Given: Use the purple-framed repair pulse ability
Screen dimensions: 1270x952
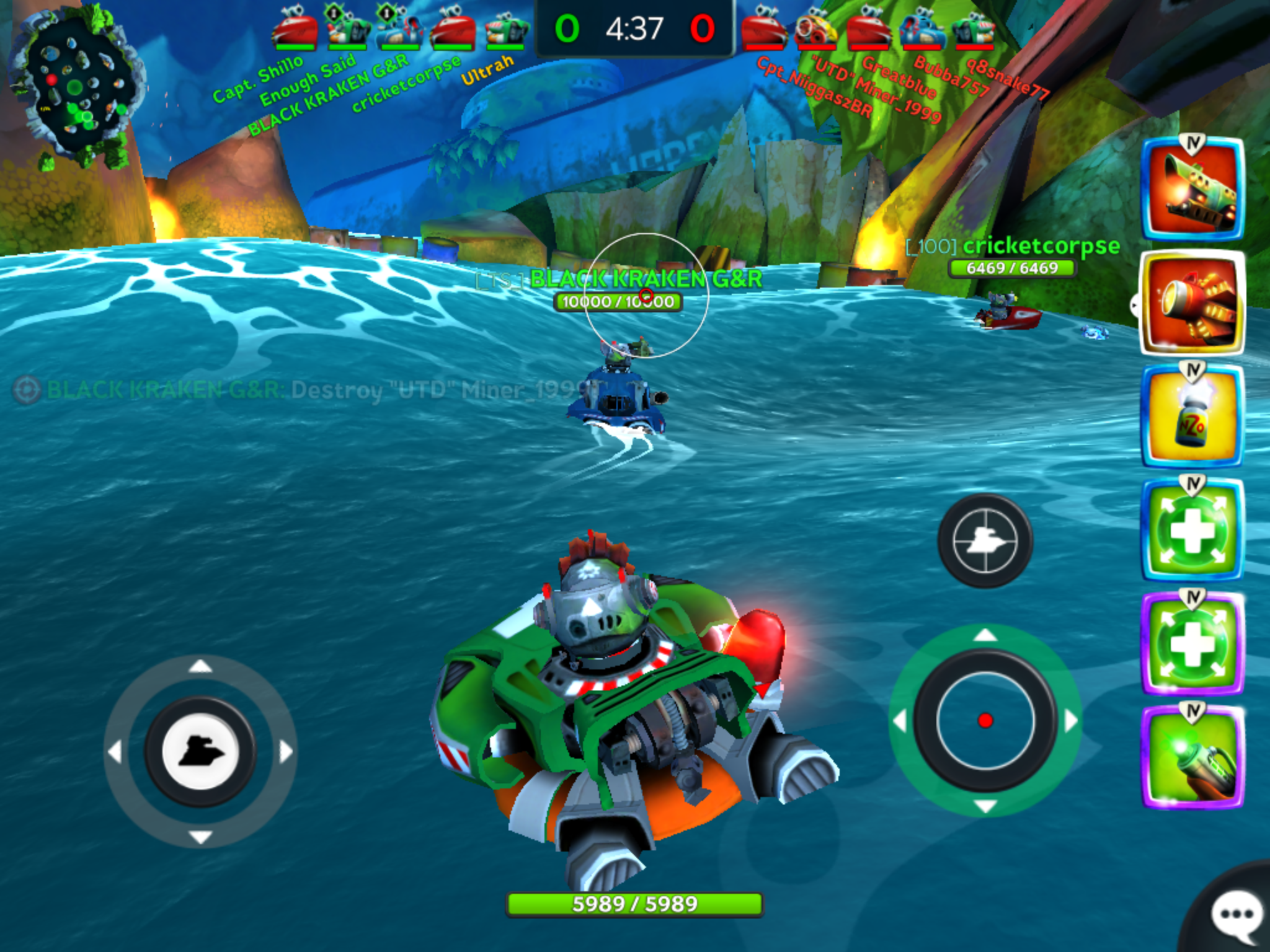Looking at the screenshot, I should point(1192,643).
